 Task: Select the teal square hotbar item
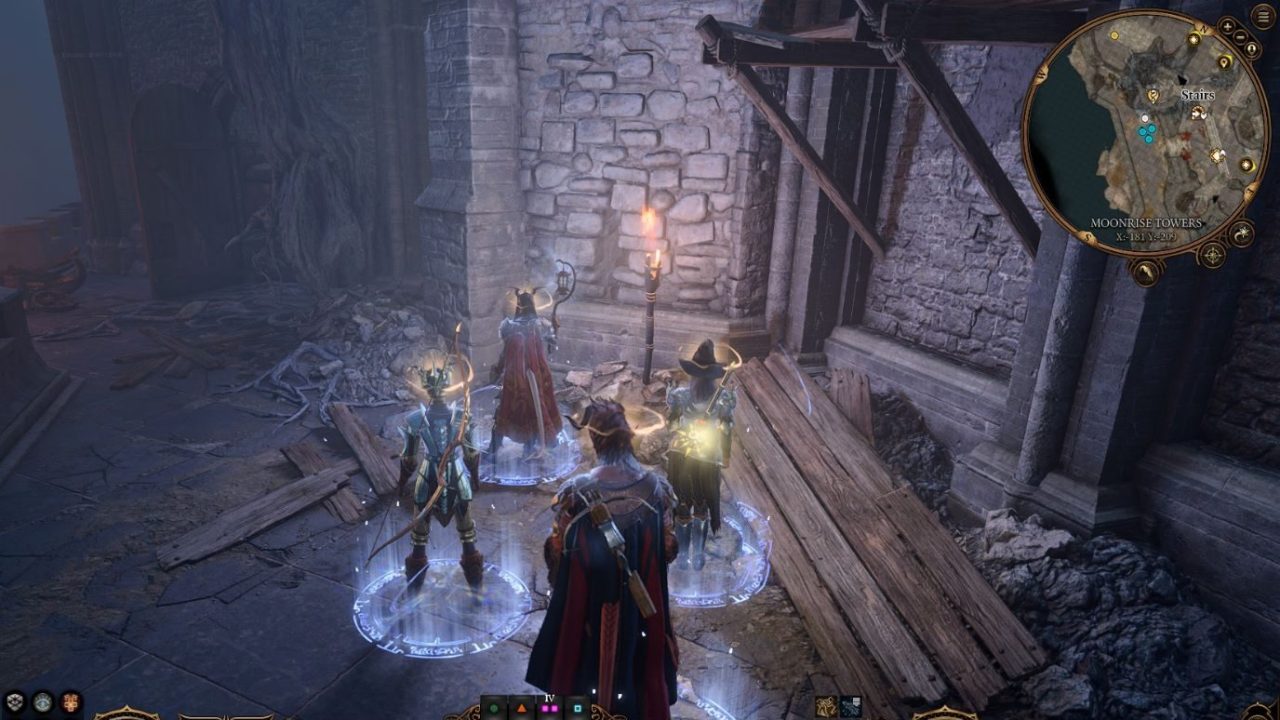coord(576,708)
